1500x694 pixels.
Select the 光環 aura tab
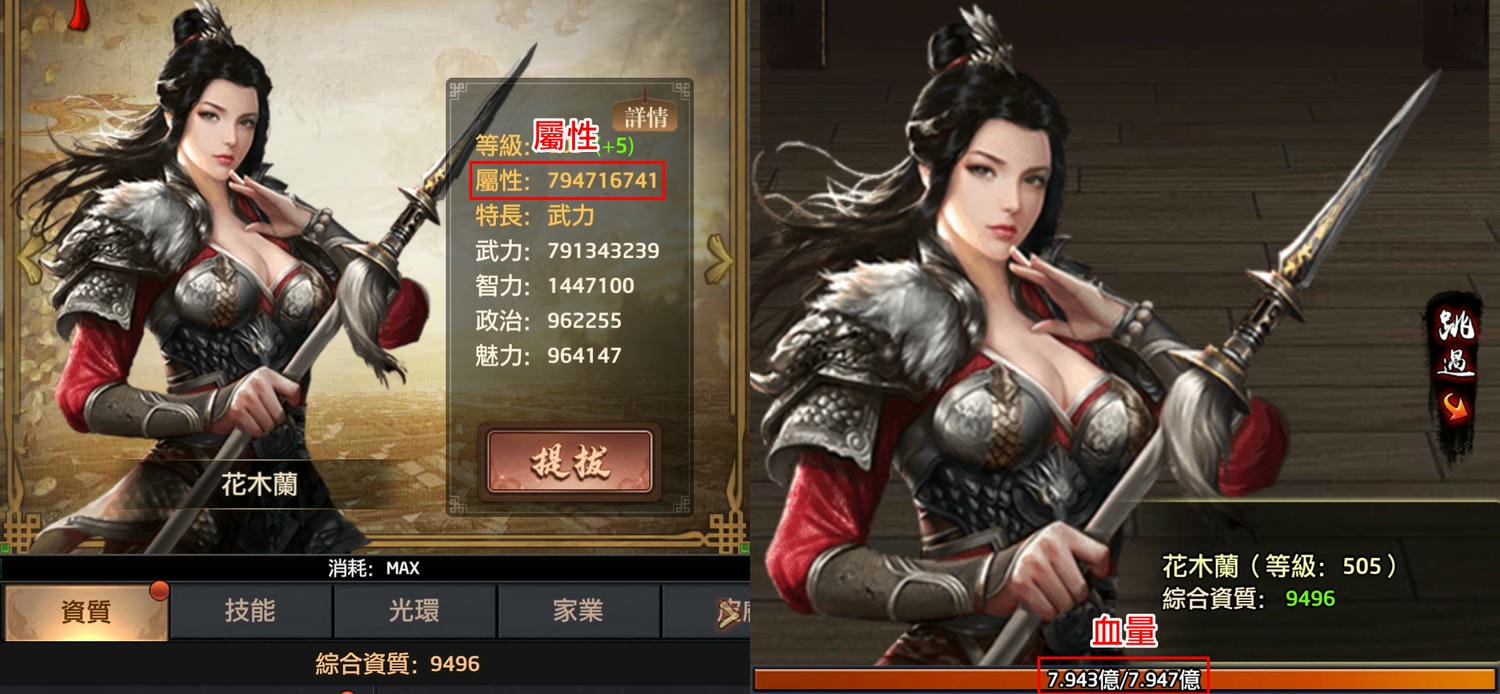(414, 611)
